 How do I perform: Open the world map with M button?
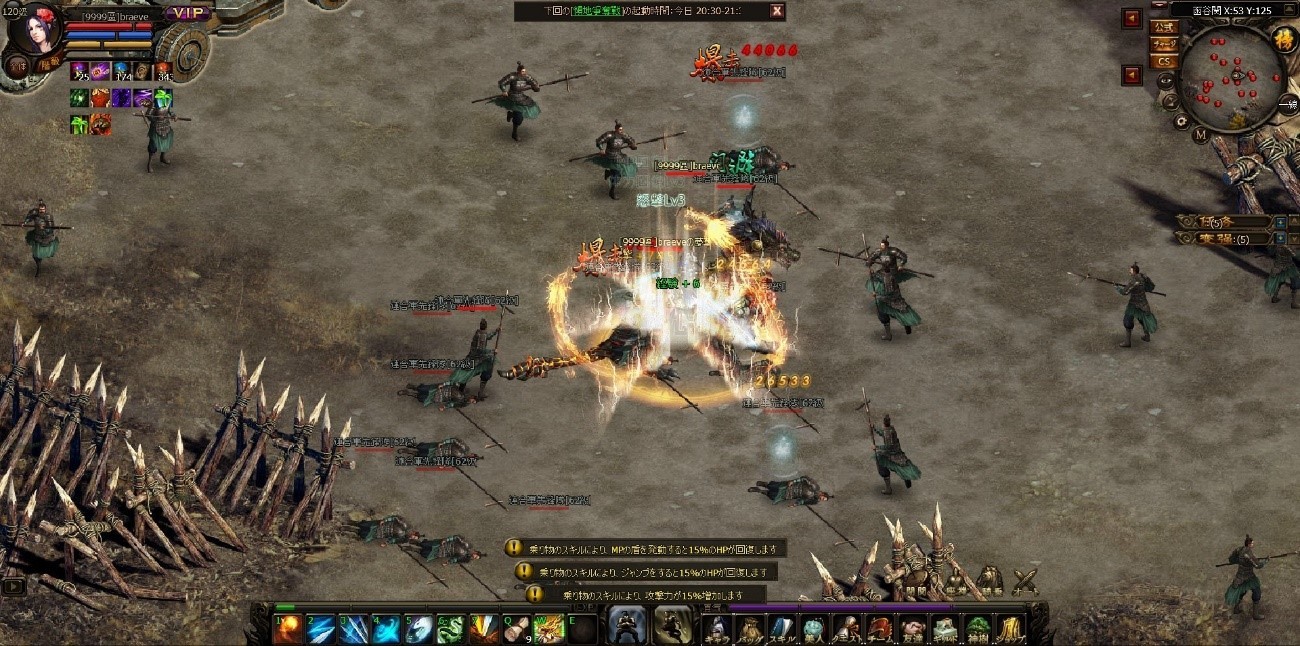pyautogui.click(x=1200, y=133)
